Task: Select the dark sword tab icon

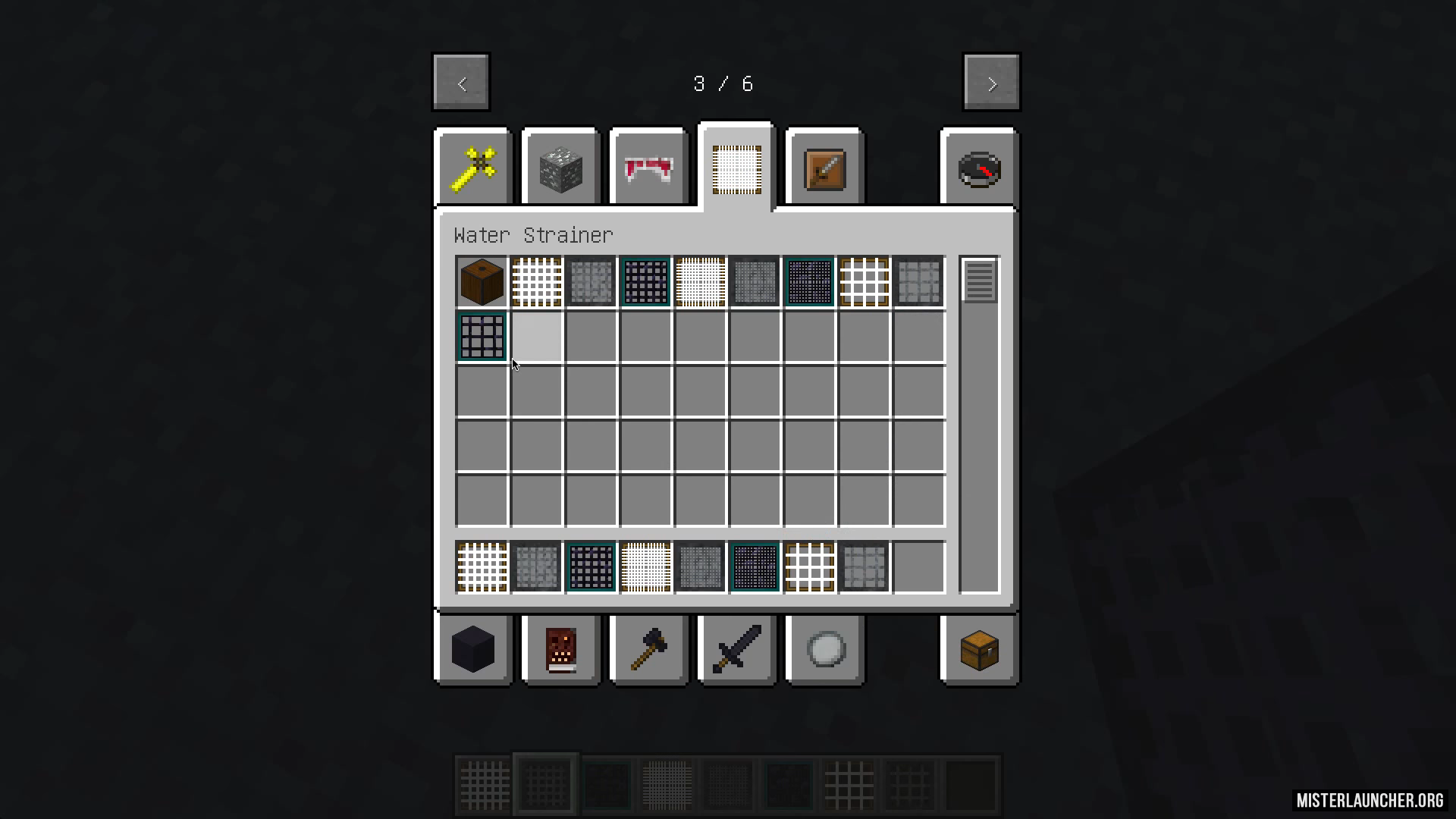Action: click(x=736, y=650)
